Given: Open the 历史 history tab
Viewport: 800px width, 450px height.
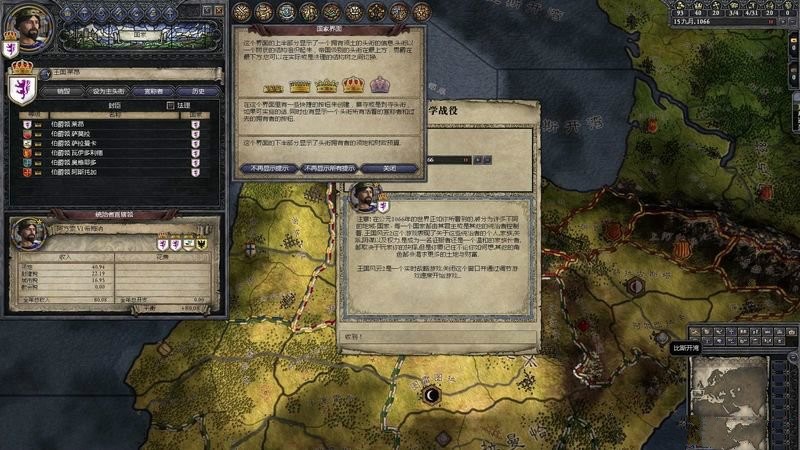Looking at the screenshot, I should (x=197, y=90).
